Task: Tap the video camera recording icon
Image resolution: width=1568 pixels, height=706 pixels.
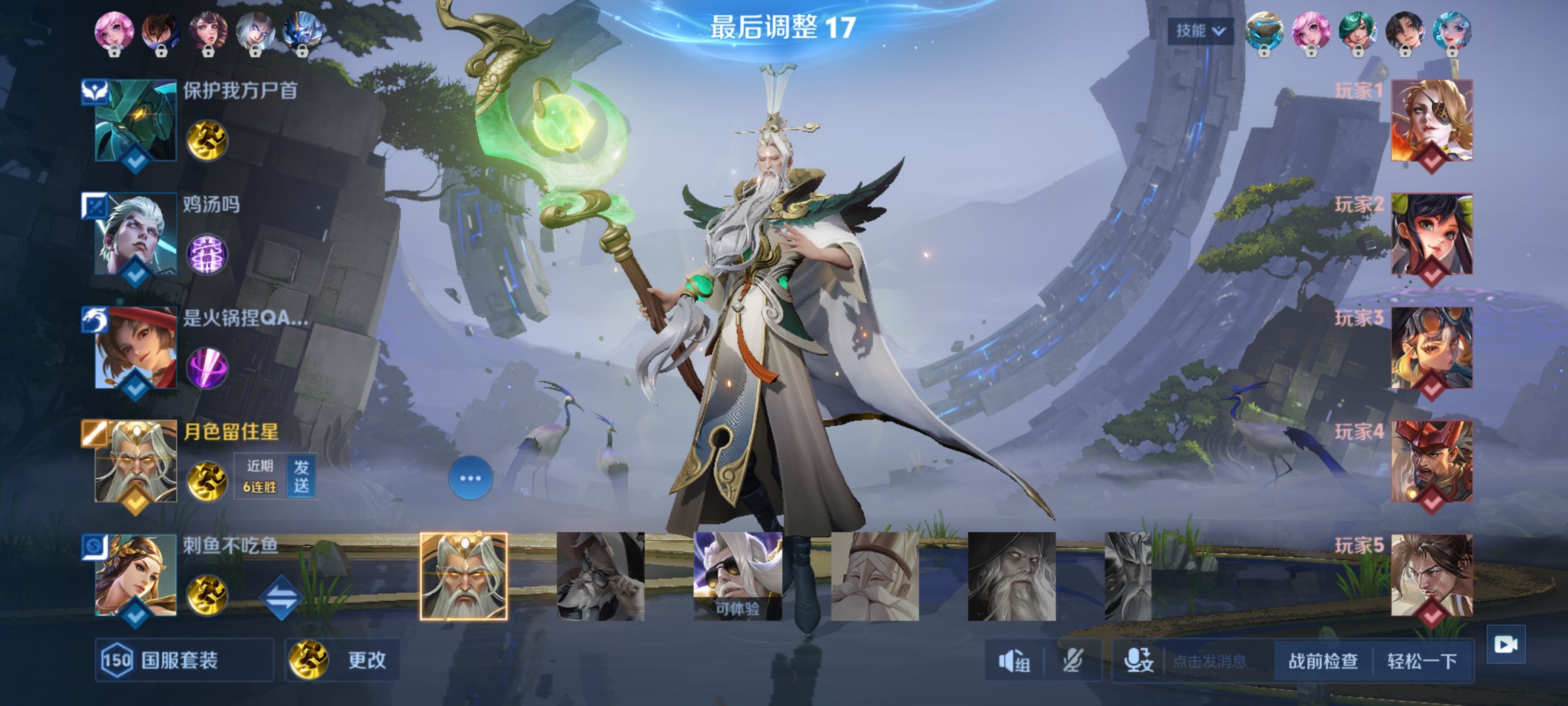Action: click(1505, 644)
